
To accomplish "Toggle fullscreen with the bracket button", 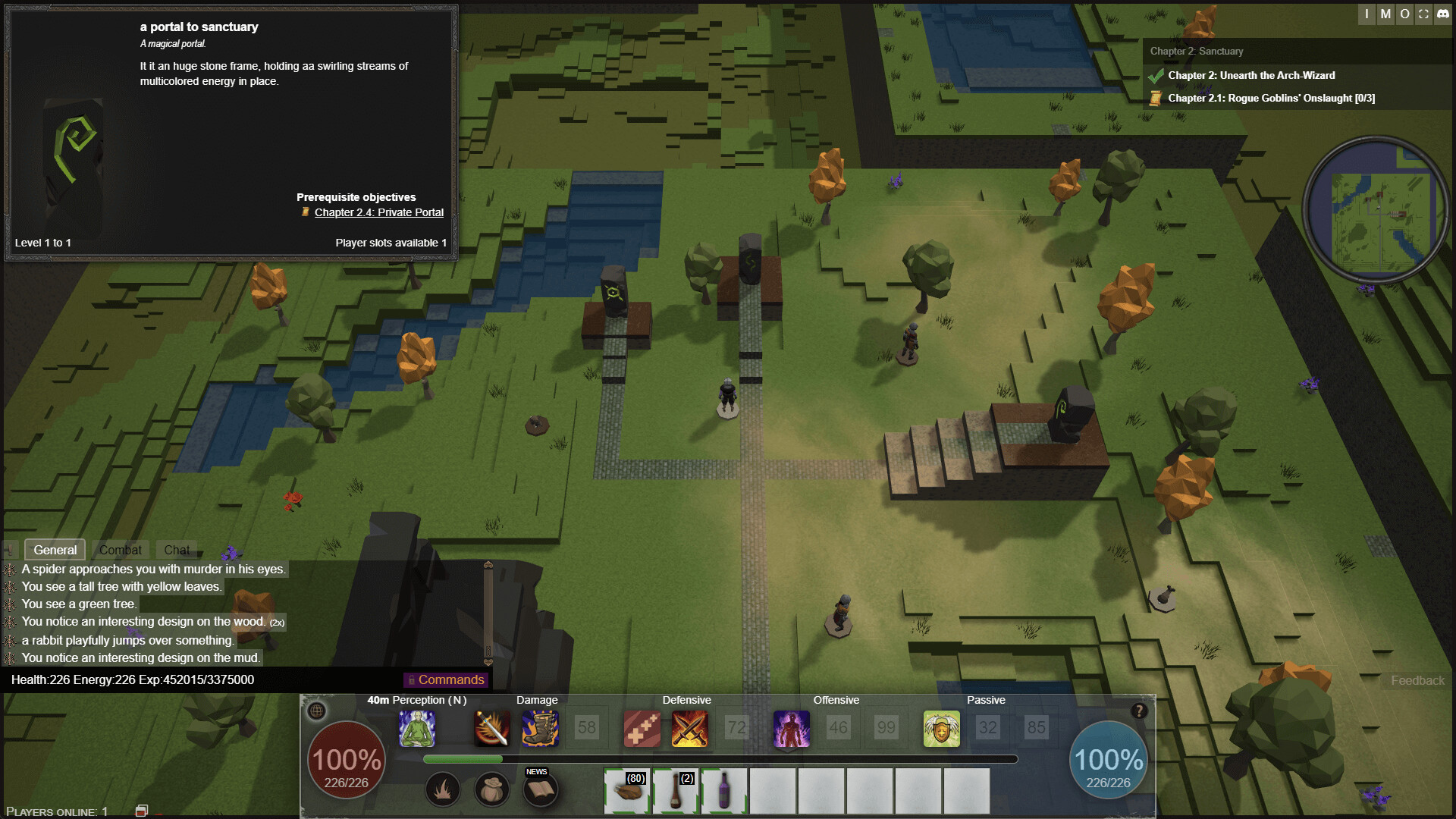I will 1423,14.
